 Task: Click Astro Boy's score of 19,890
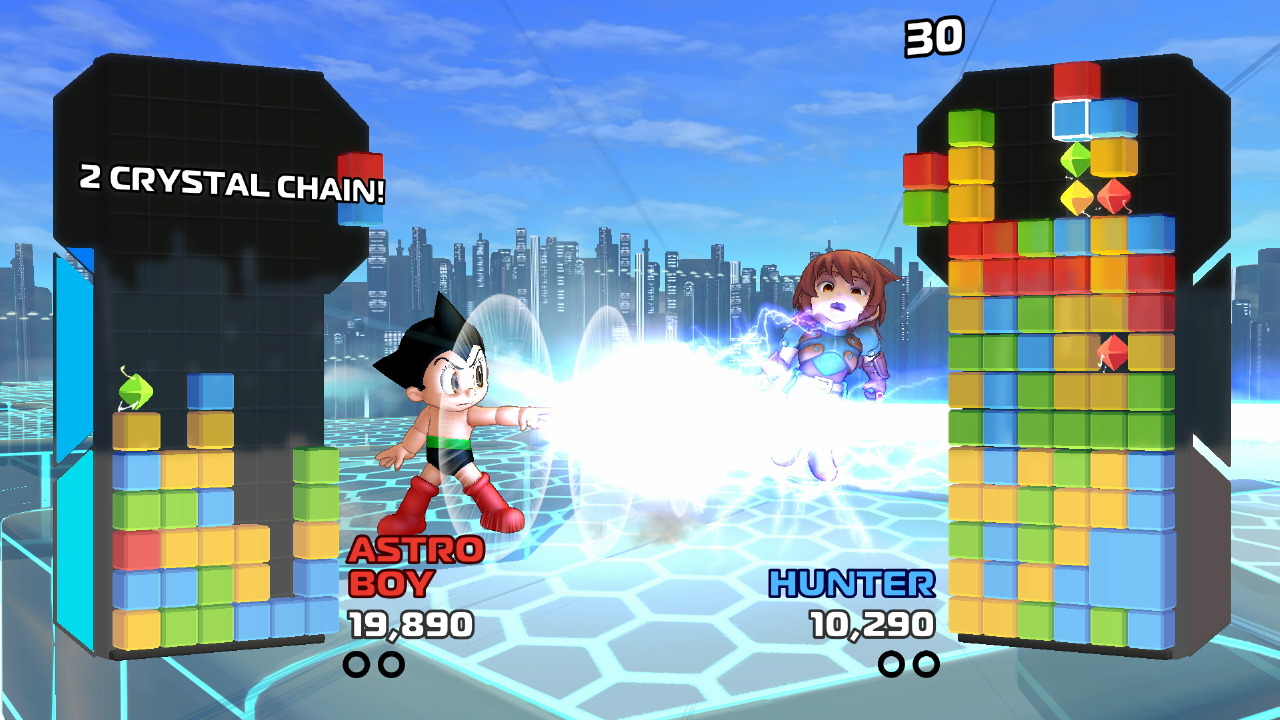[410, 622]
